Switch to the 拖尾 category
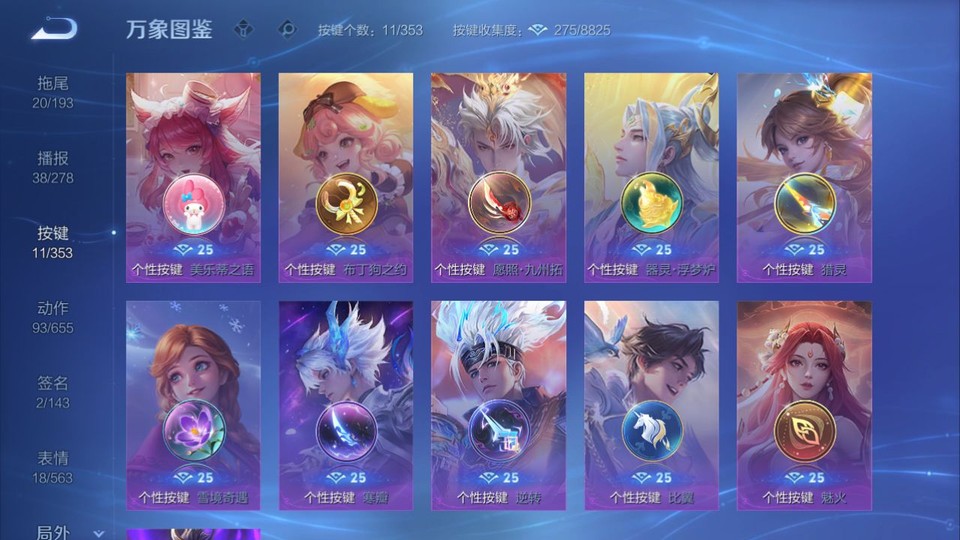960x540 pixels. tap(53, 92)
